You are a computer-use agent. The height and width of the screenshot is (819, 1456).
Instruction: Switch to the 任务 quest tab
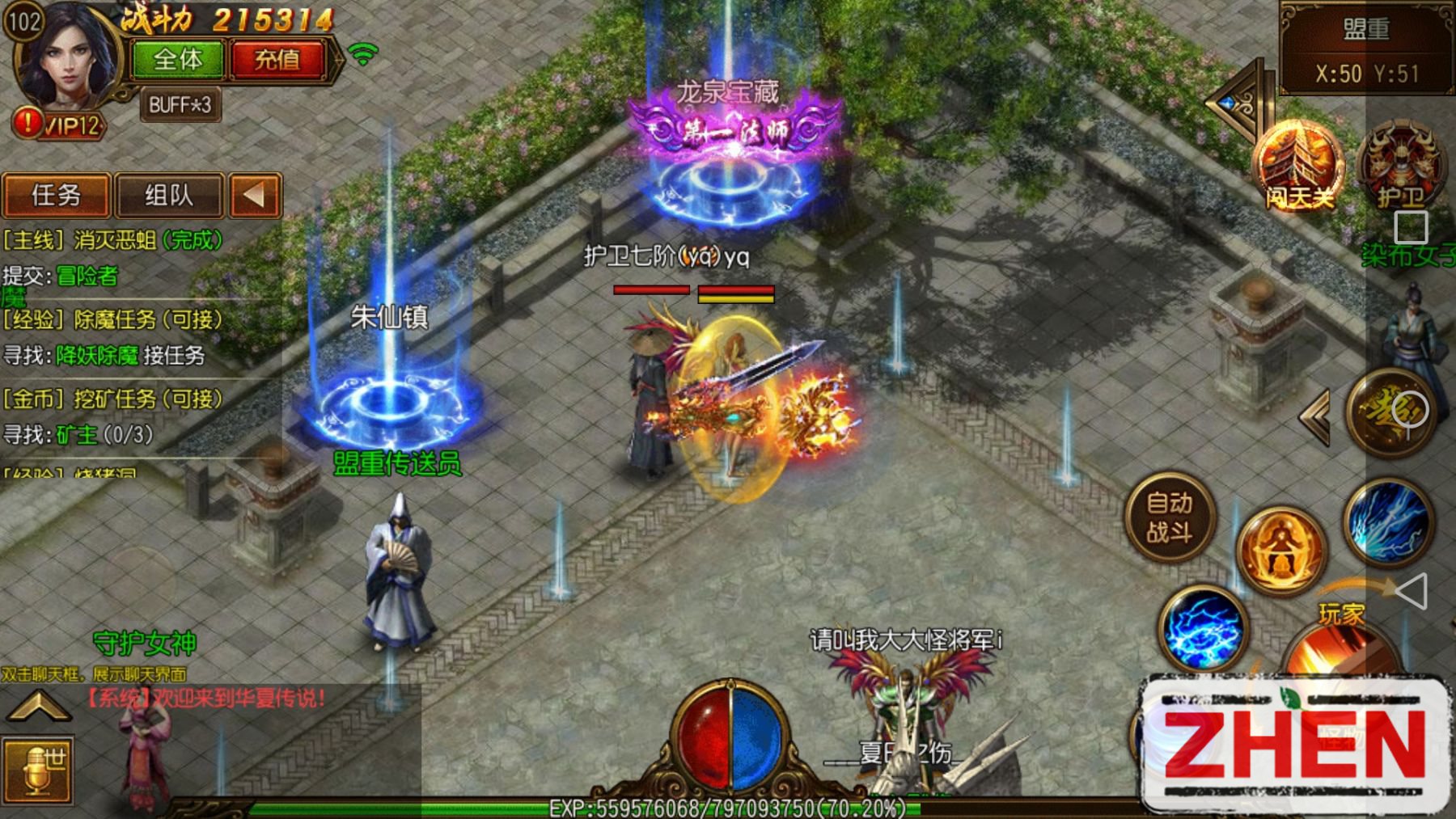[x=56, y=196]
